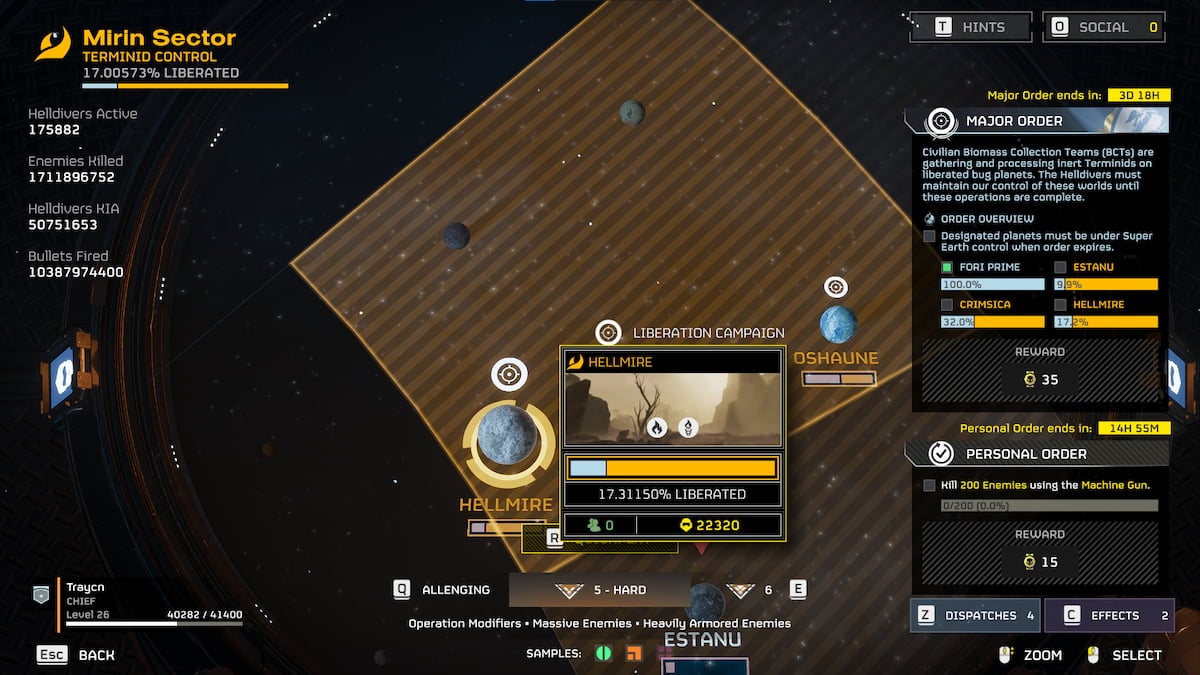Open the Social menu
The image size is (1200, 675).
(x=1103, y=27)
